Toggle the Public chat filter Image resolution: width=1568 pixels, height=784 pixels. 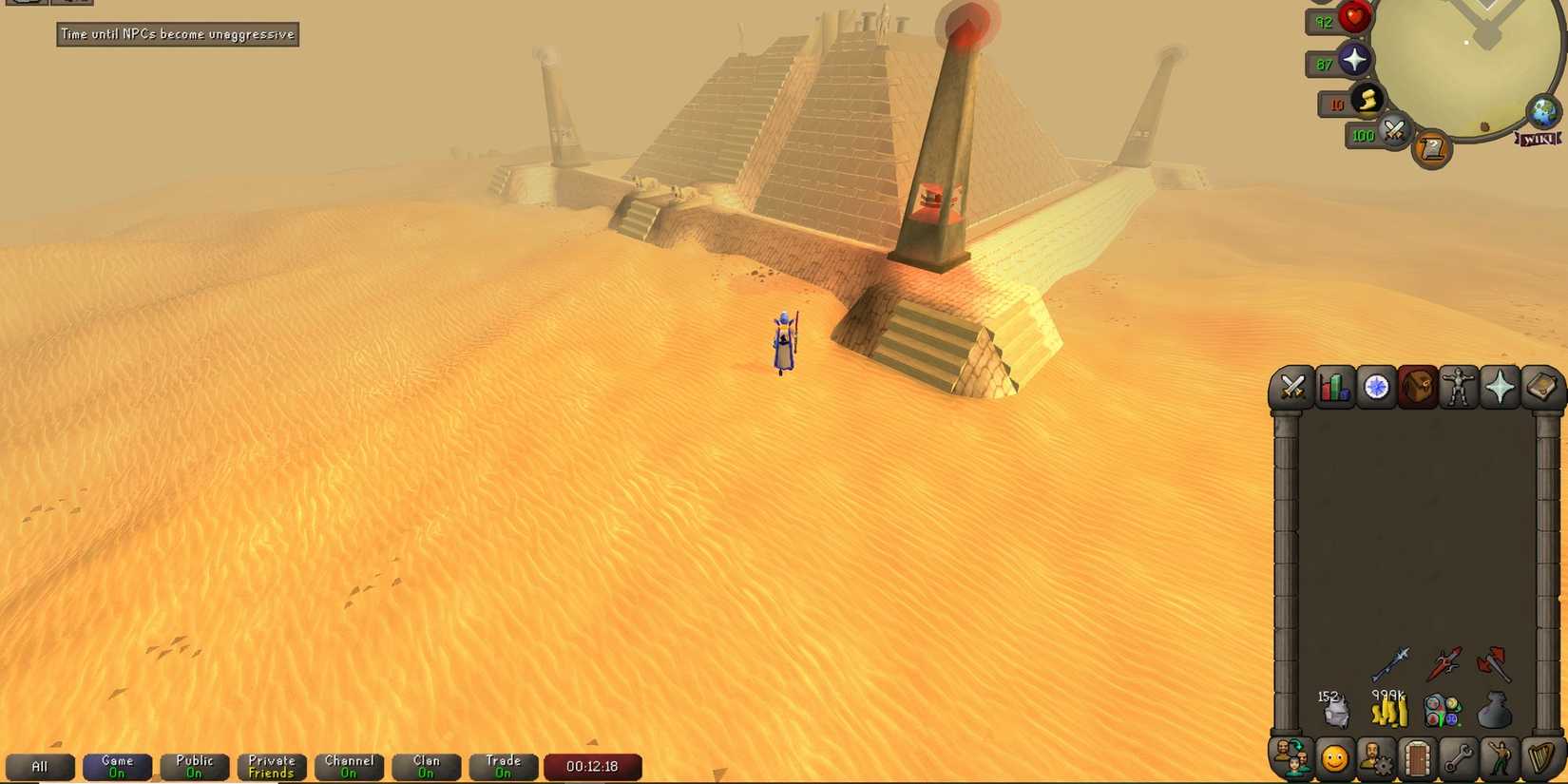click(194, 766)
